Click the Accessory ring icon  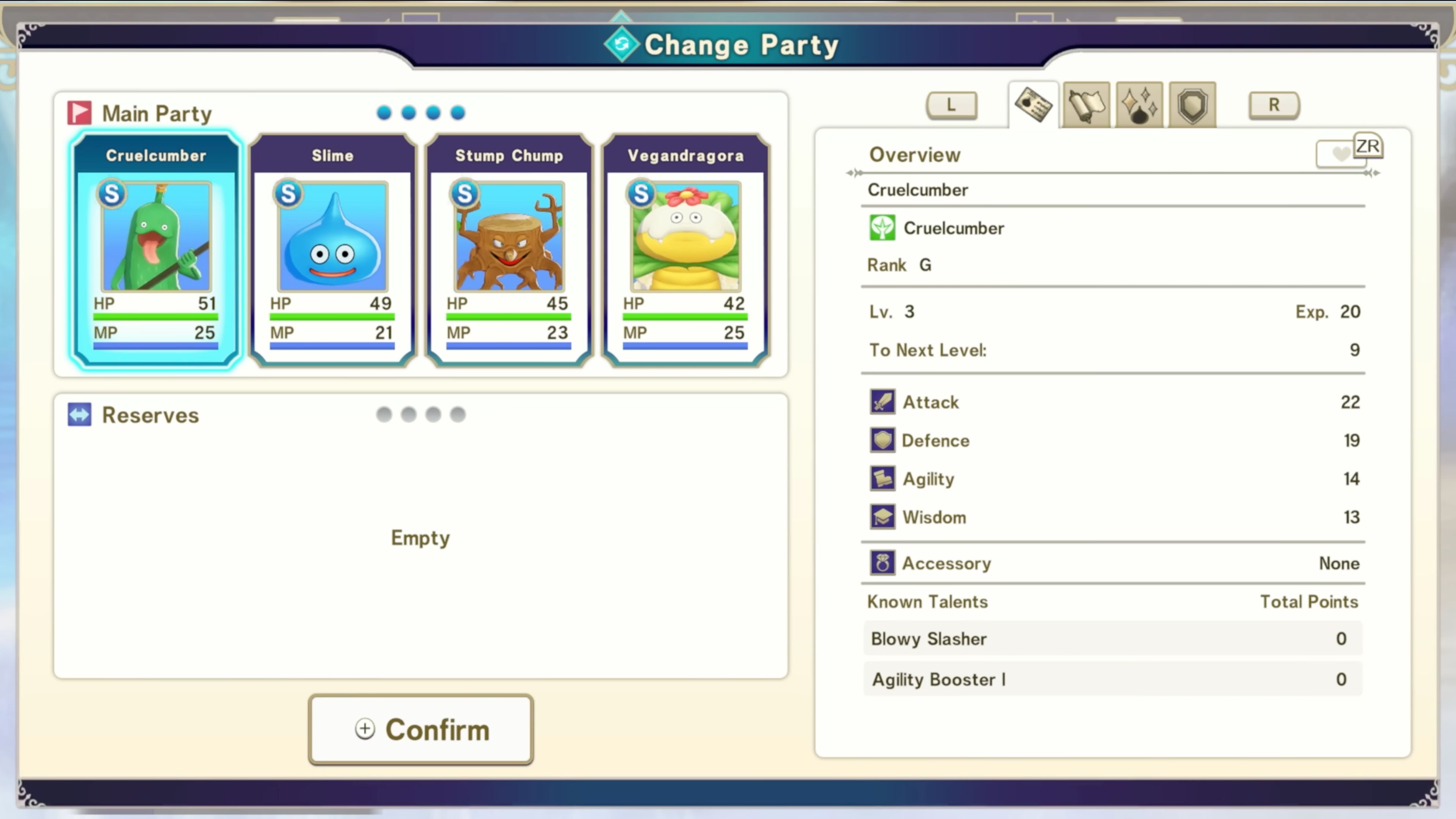point(882,563)
